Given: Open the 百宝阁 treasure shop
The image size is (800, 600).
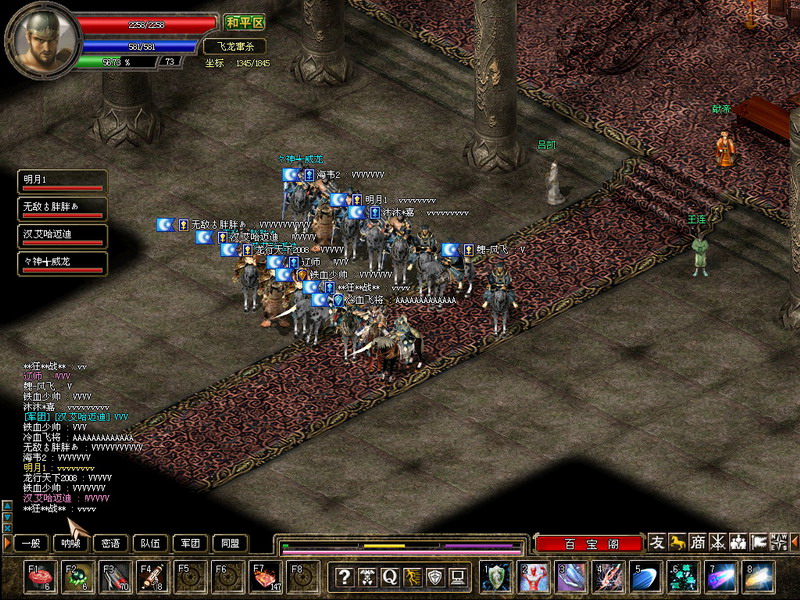Looking at the screenshot, I should [x=588, y=544].
